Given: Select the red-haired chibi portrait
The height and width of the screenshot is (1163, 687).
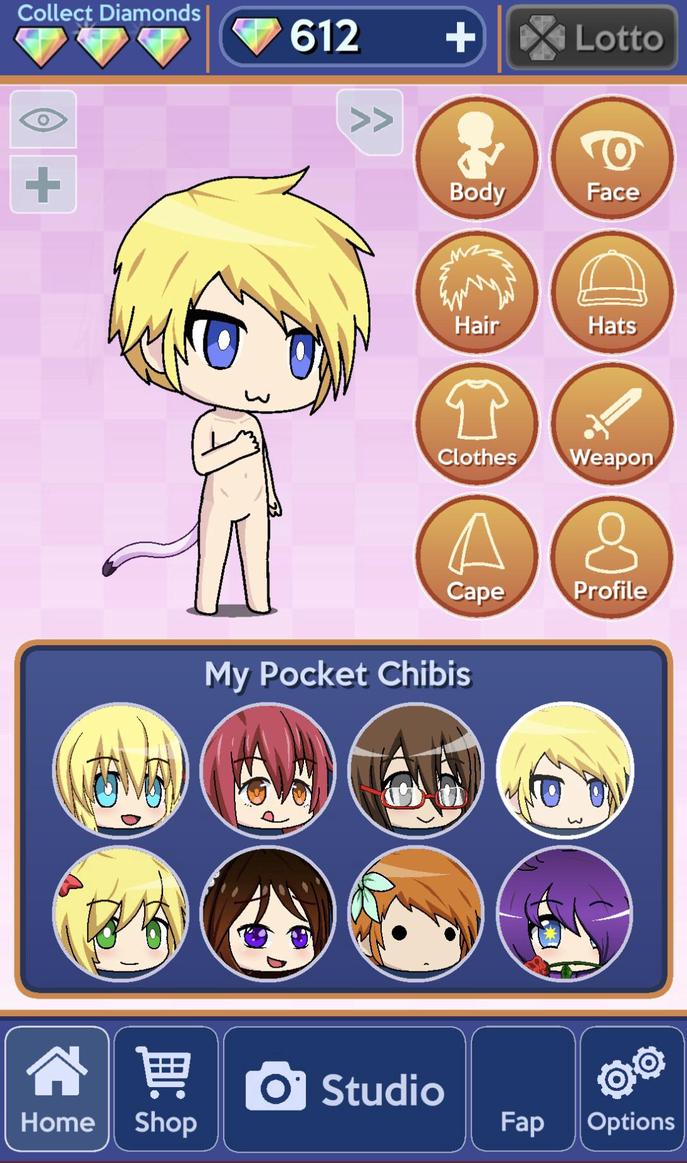Looking at the screenshot, I should (268, 770).
